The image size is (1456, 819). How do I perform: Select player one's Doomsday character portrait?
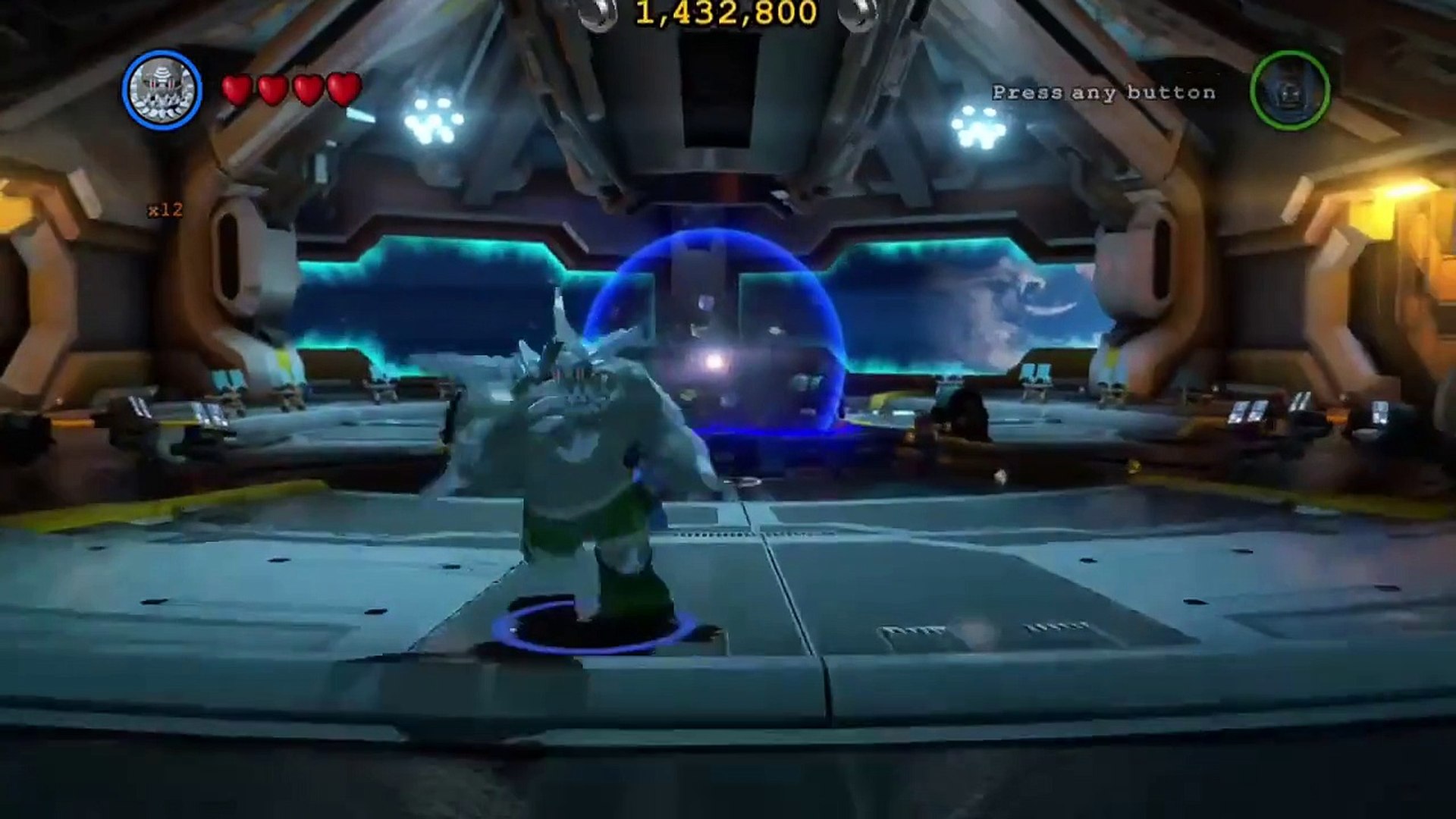162,90
